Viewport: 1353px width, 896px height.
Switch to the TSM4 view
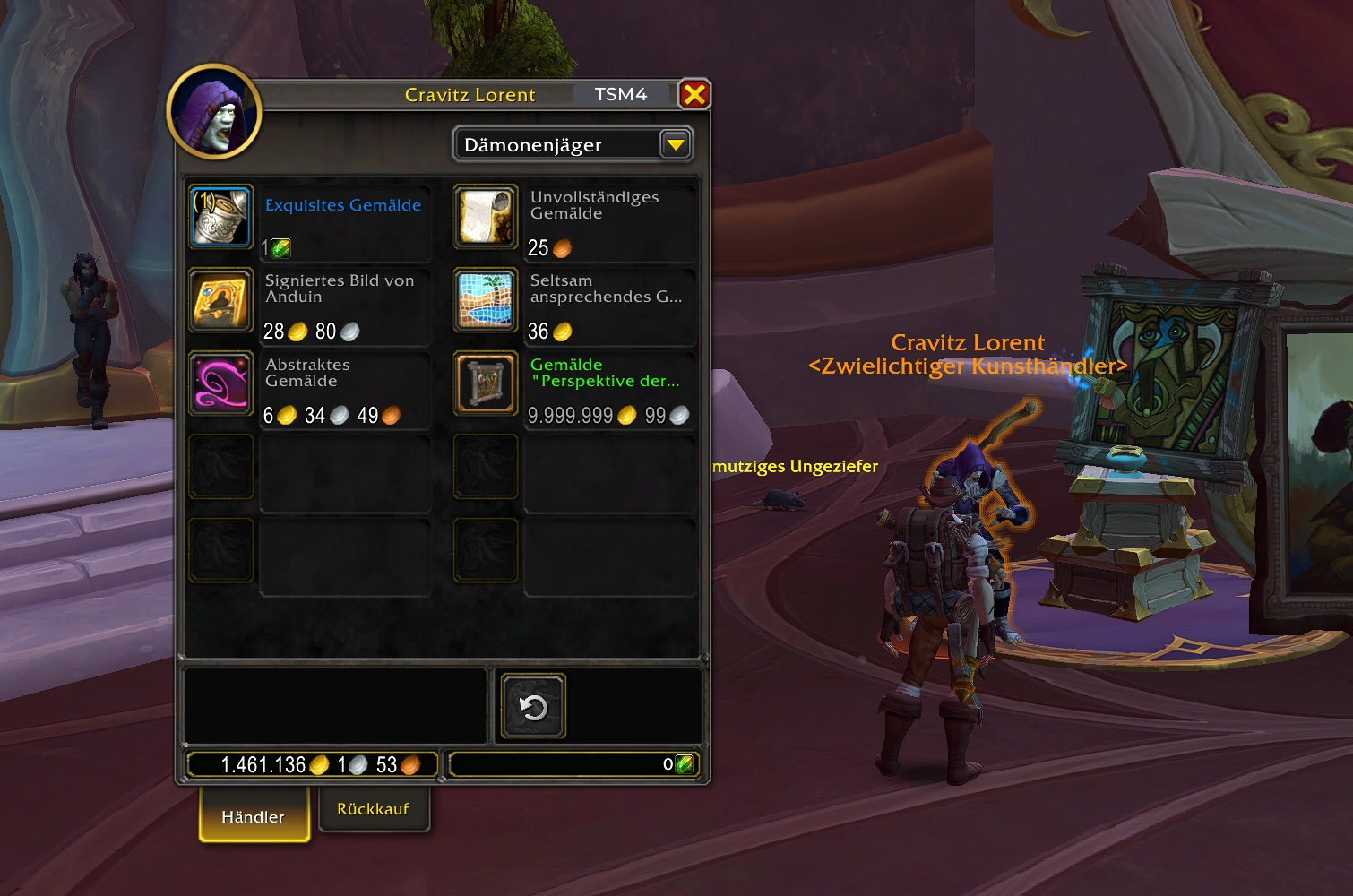[621, 94]
